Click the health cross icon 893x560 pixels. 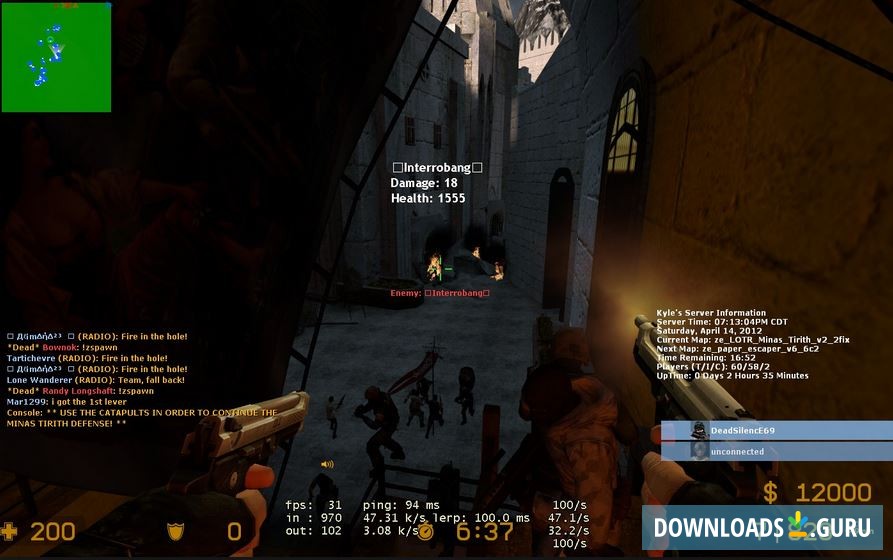tap(9, 531)
